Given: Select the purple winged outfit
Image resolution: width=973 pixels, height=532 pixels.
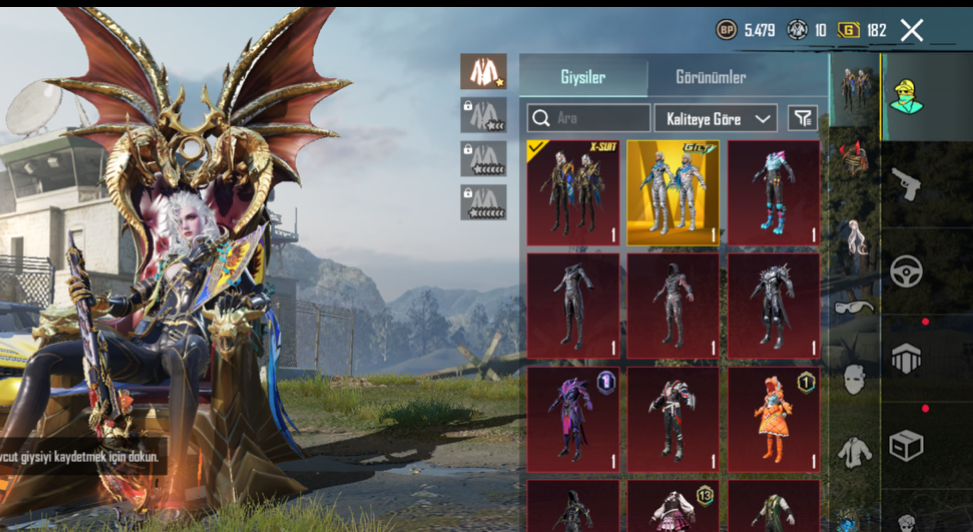Looking at the screenshot, I should pyautogui.click(x=573, y=420).
